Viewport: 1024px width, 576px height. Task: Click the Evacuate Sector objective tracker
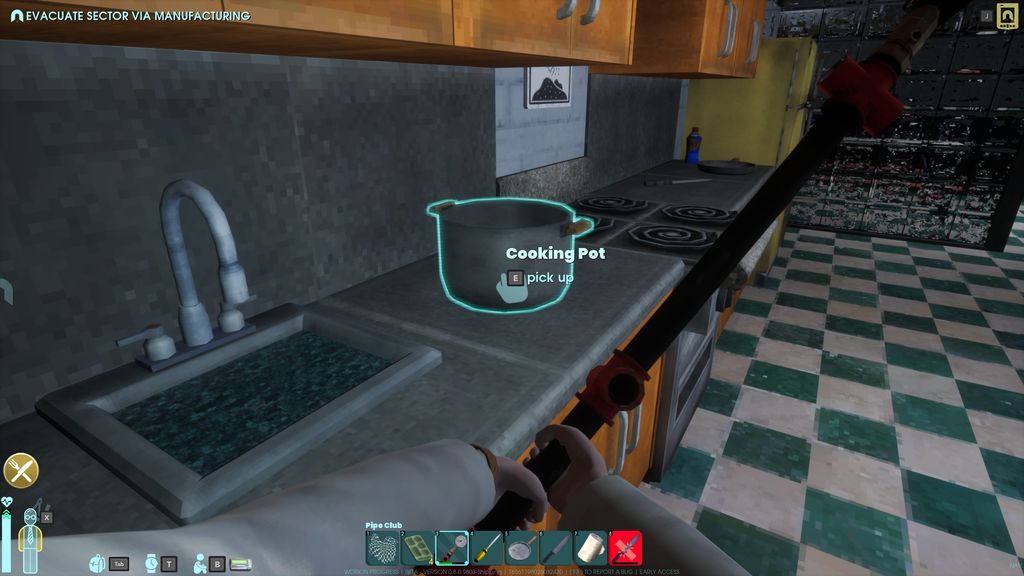click(x=130, y=16)
